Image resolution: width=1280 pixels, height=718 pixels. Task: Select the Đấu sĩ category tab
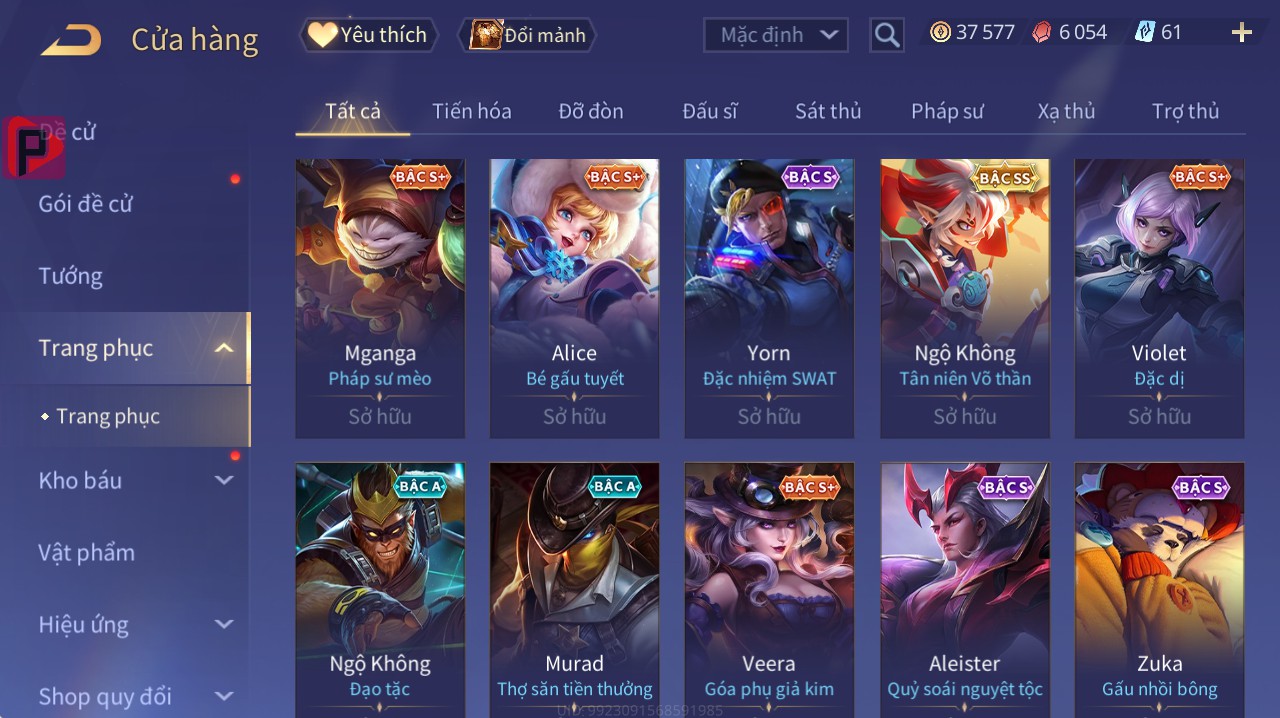tap(709, 111)
